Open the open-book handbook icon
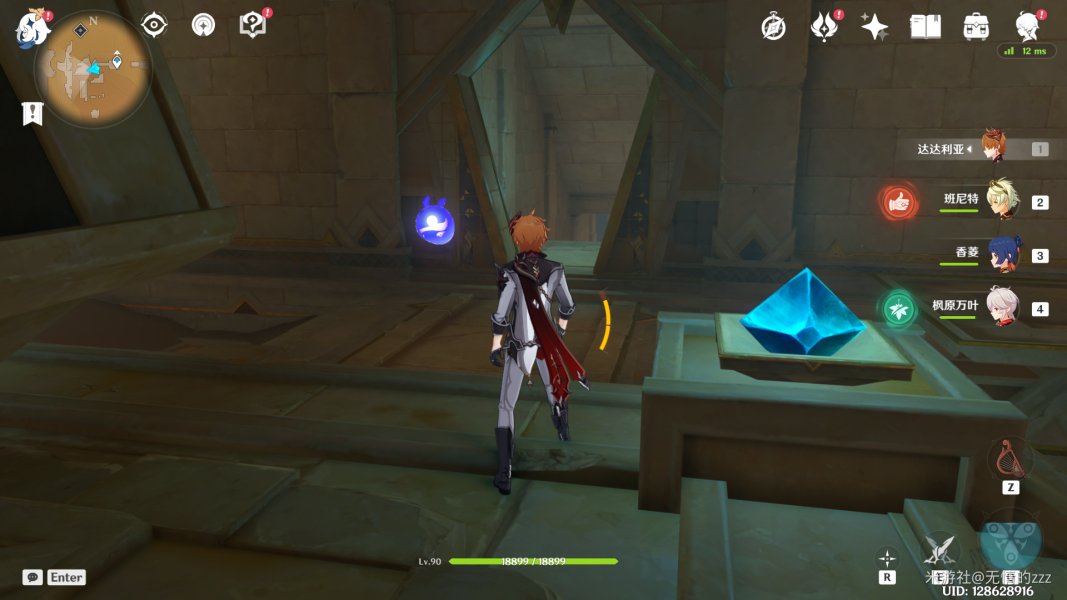Viewport: 1067px width, 600px height. point(925,27)
